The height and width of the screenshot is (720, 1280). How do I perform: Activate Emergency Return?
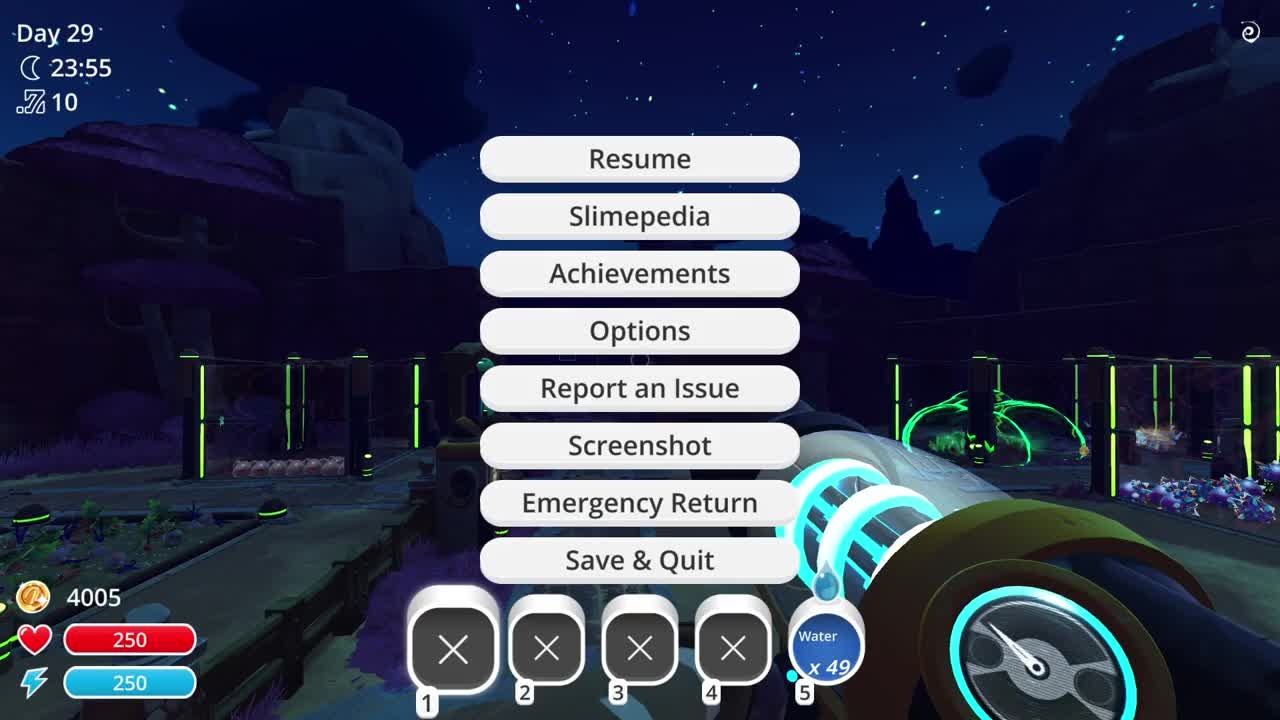[640, 503]
